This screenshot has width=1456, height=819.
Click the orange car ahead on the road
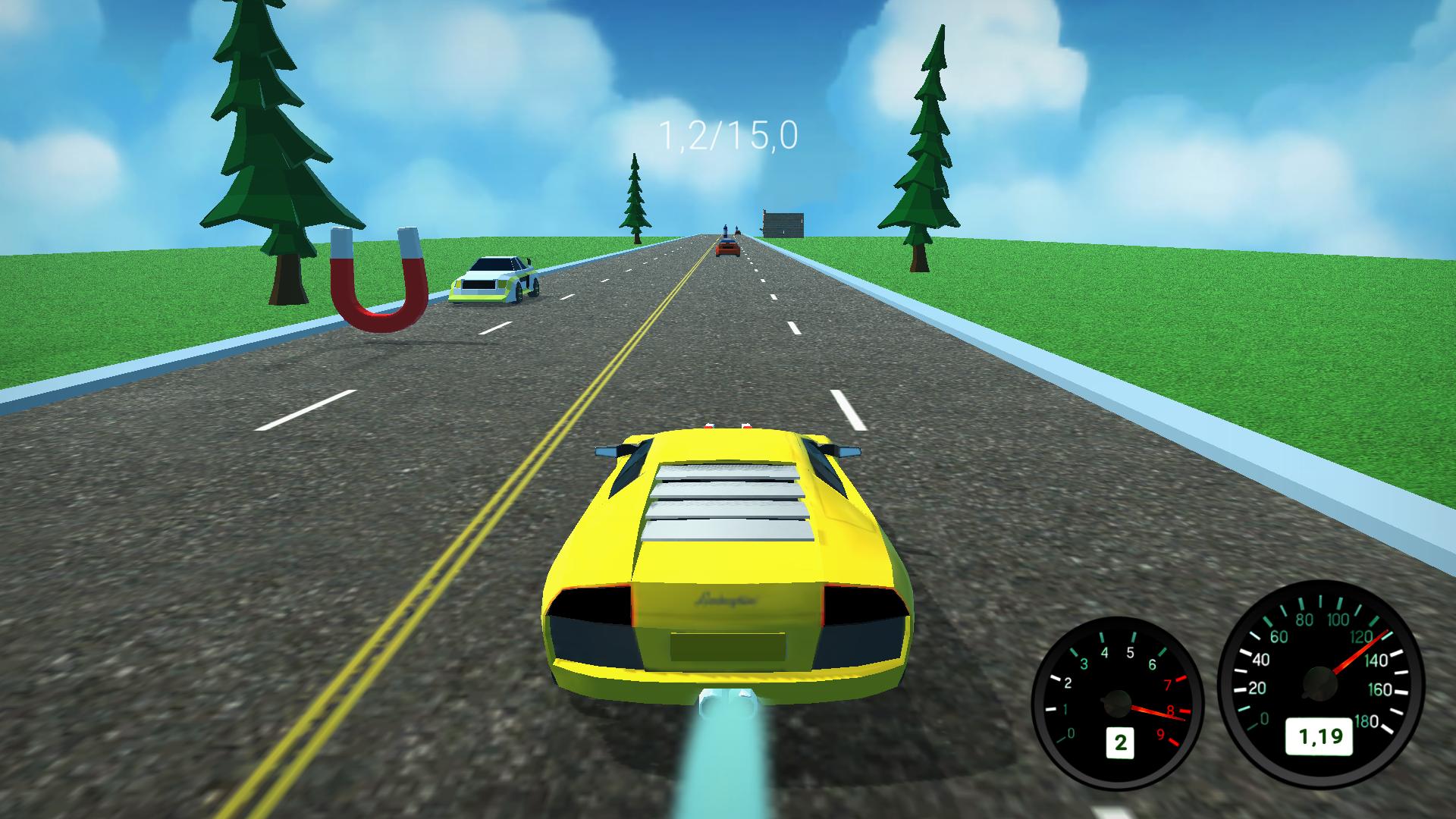[728, 249]
